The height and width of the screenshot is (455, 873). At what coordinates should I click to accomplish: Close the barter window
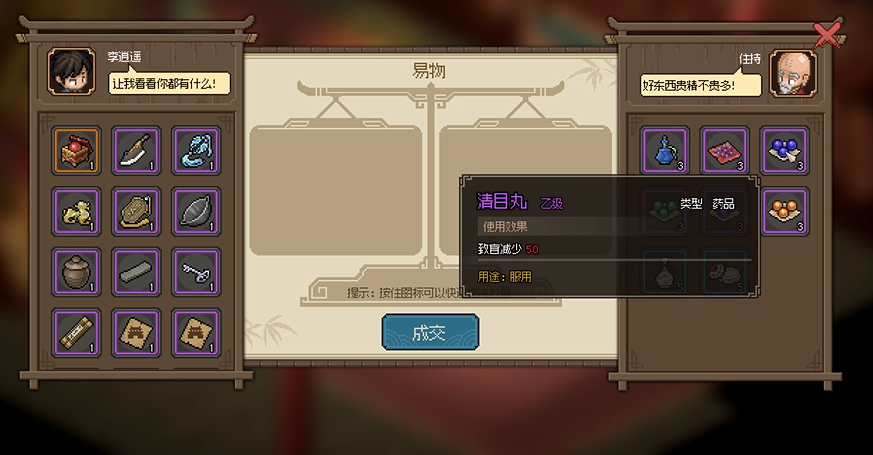click(x=827, y=35)
